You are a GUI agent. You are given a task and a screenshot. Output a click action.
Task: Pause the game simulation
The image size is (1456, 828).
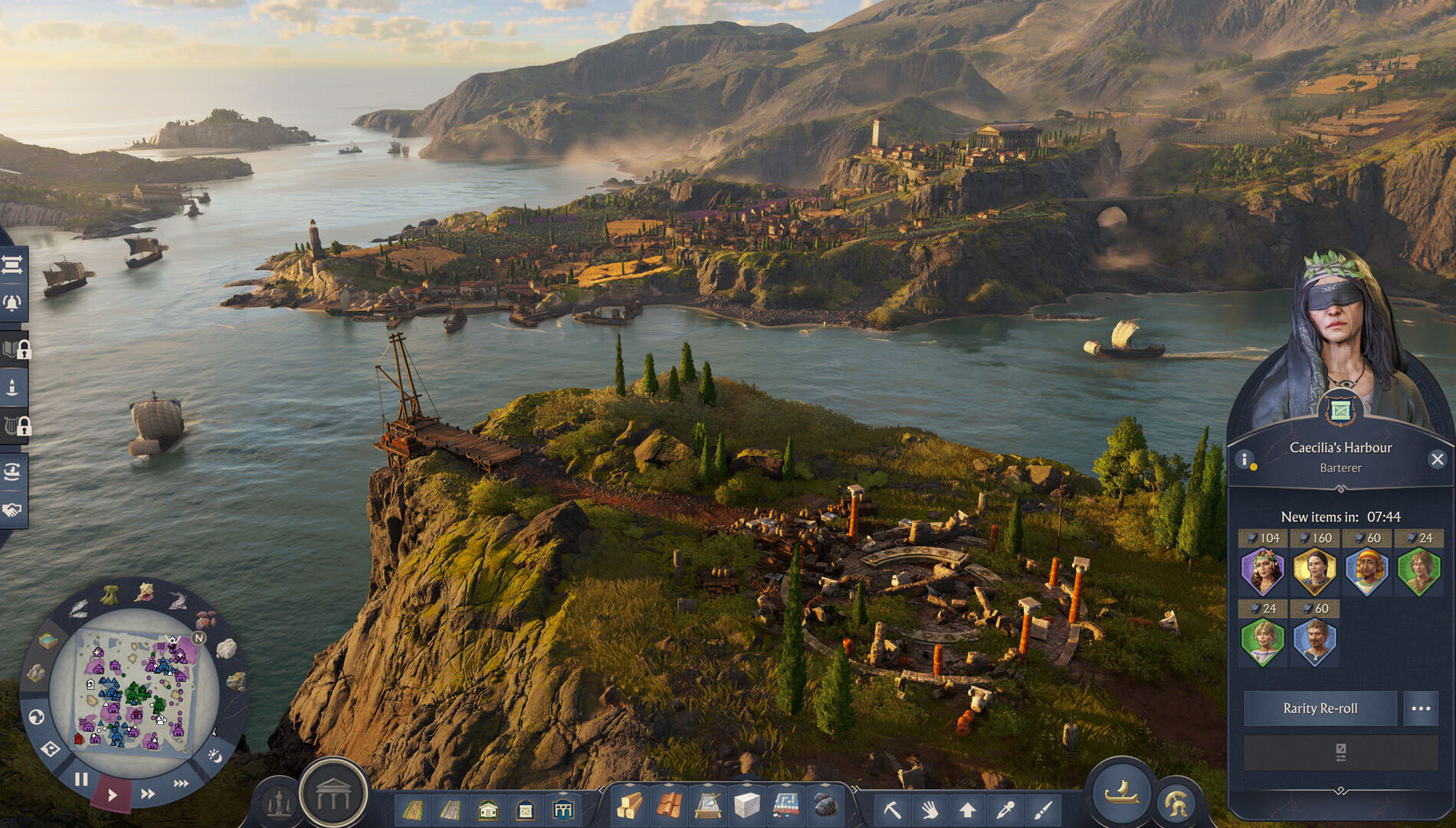[81, 779]
